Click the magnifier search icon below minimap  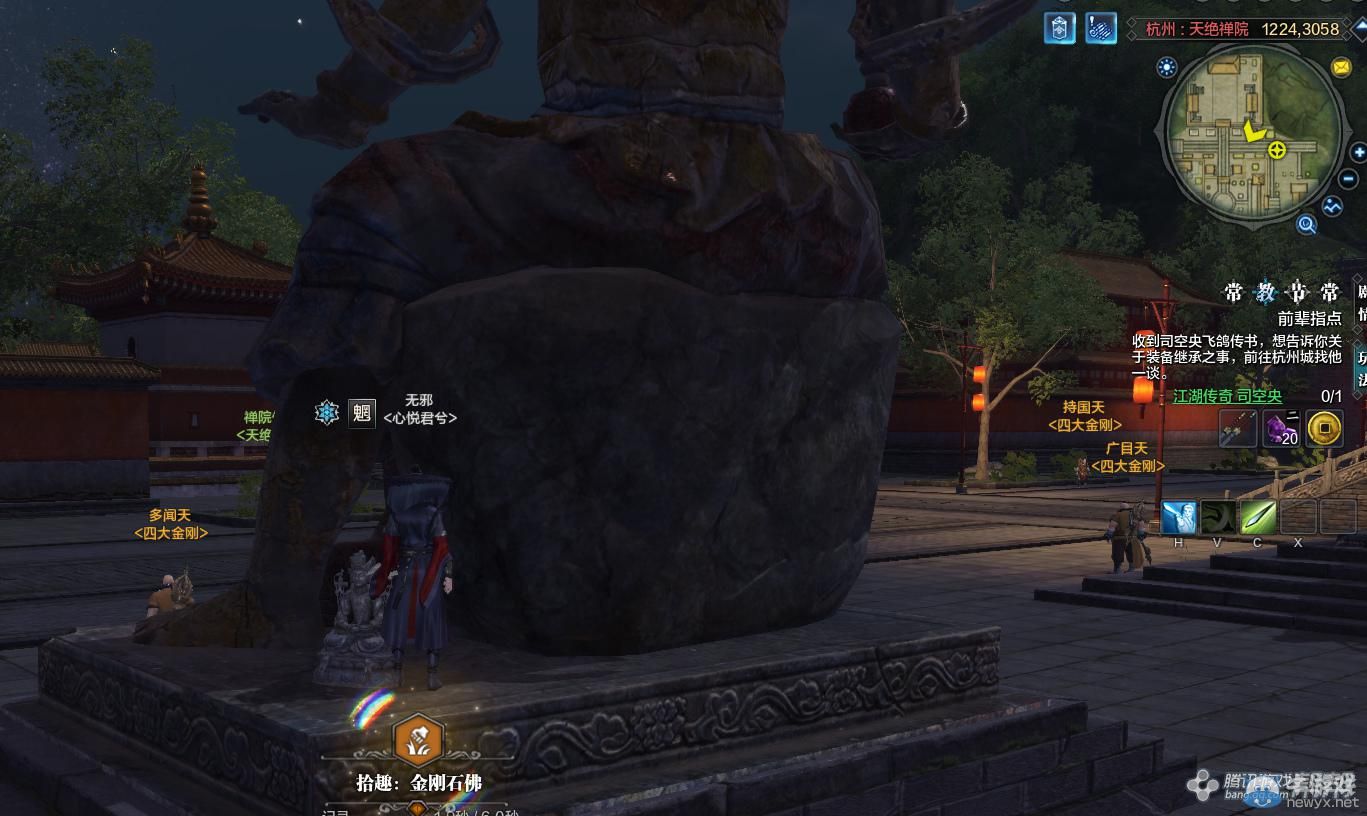point(1306,225)
